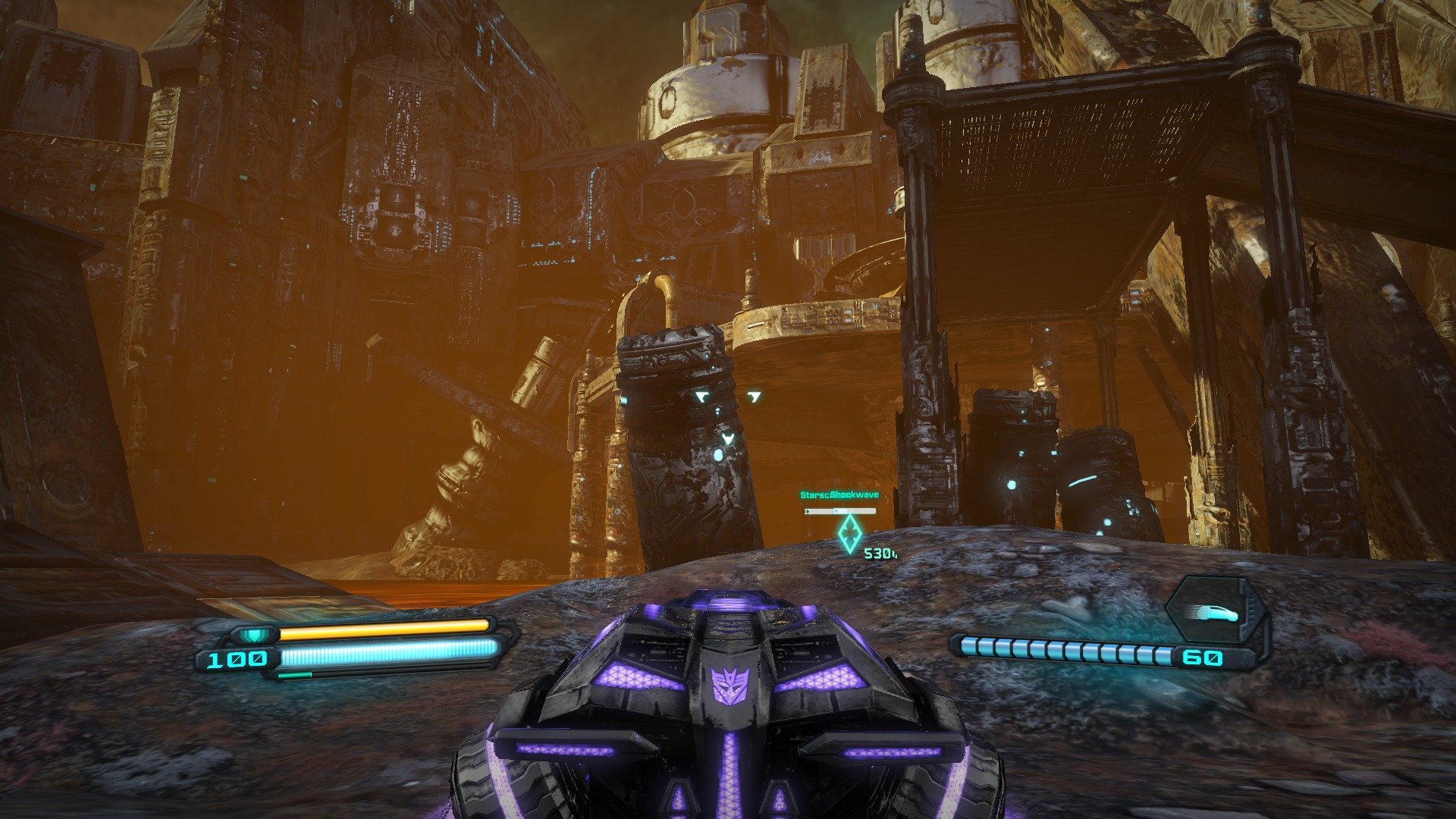Click the 60 speed value plate

1204,657
